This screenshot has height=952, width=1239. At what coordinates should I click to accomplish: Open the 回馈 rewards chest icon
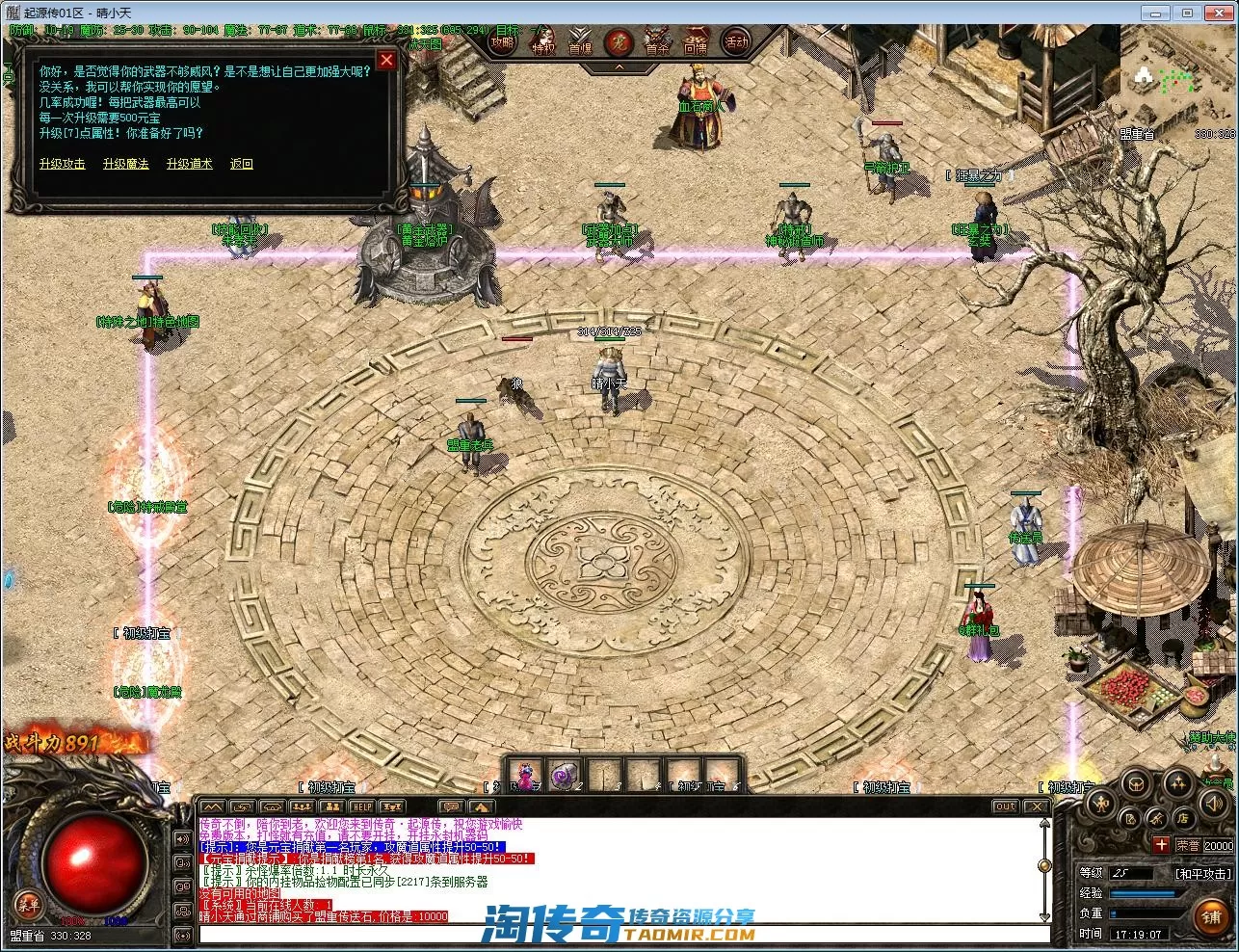tap(696, 42)
